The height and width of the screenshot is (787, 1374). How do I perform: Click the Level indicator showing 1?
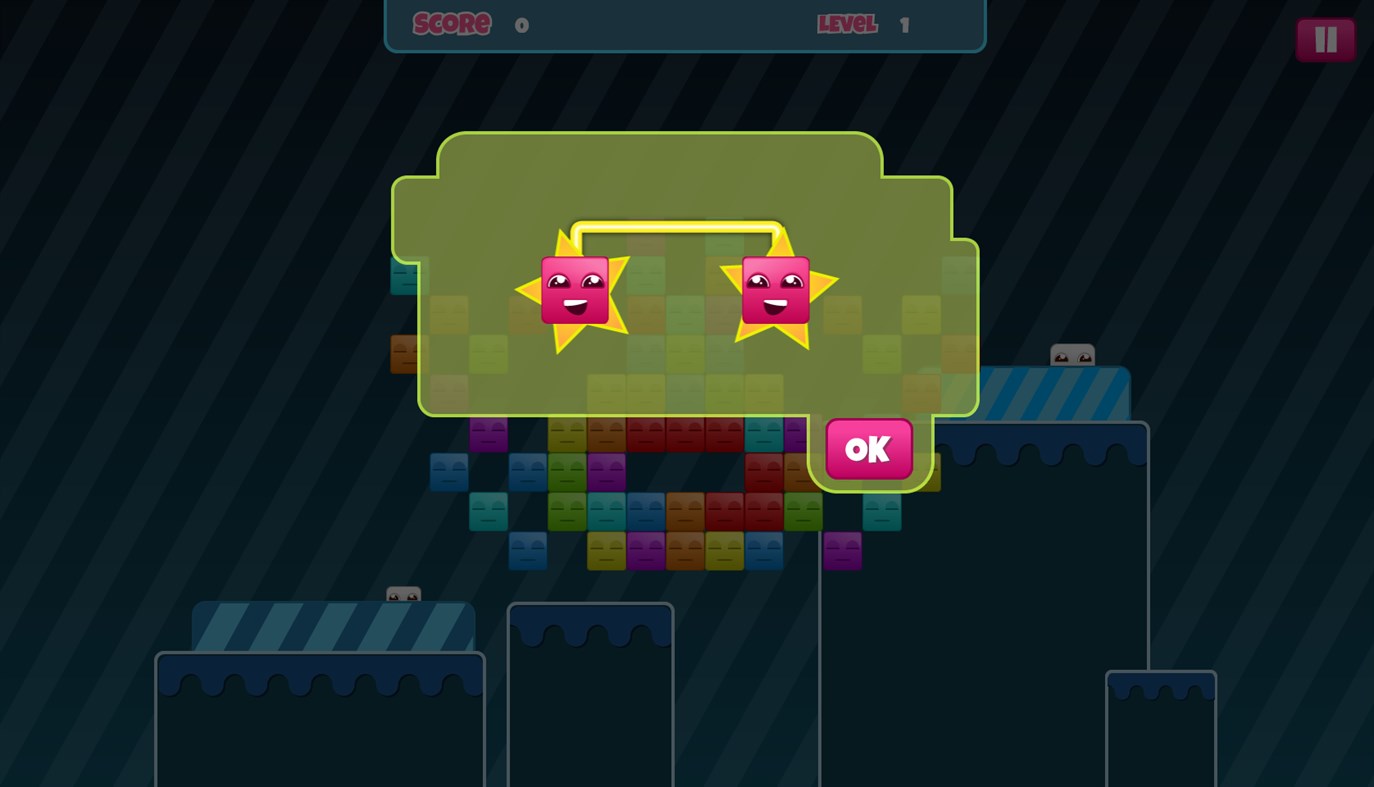(847, 24)
